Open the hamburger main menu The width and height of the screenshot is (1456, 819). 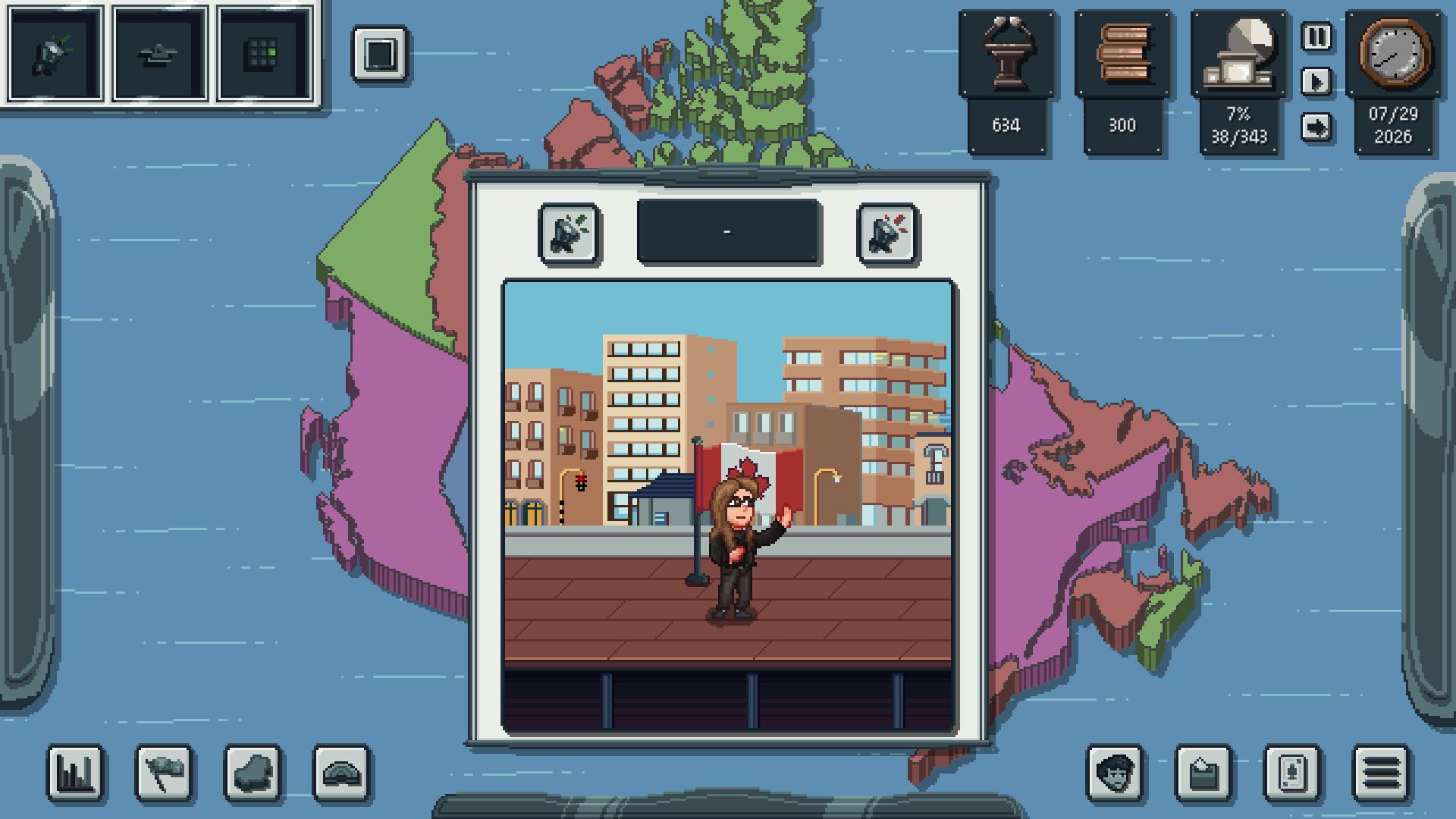(1381, 773)
